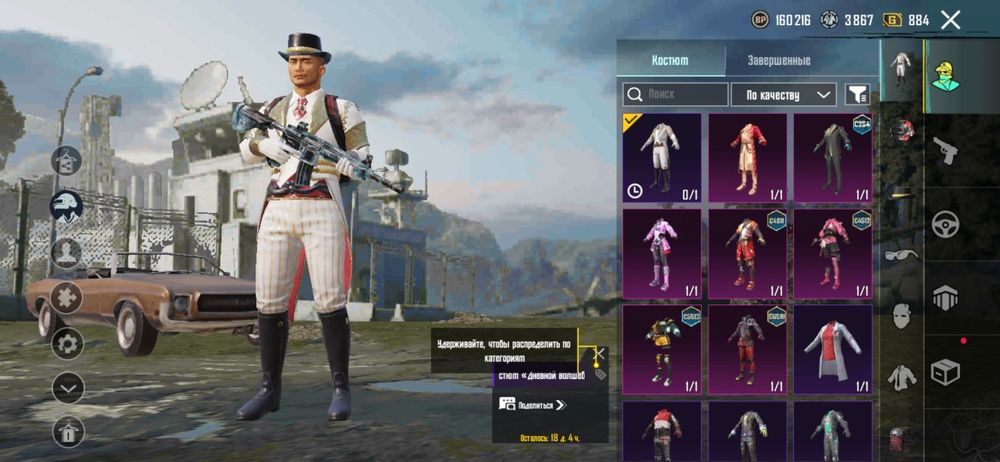Viewport: 1000px width, 462px height.
Task: Open the По качеству sorting dropdown
Action: (783, 94)
